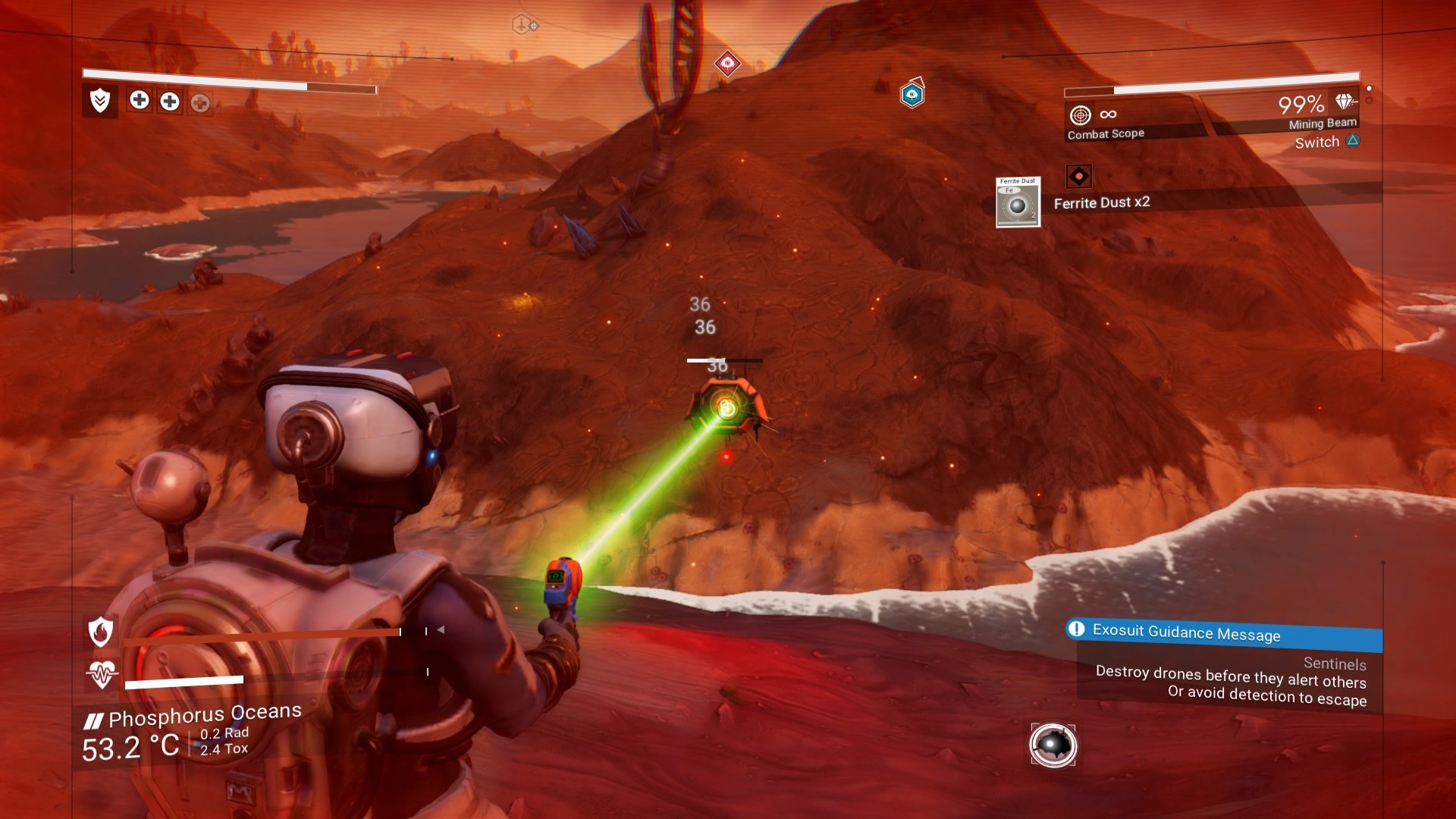Click the blue hexagon waypoint marker
The height and width of the screenshot is (819, 1456).
pyautogui.click(x=912, y=94)
